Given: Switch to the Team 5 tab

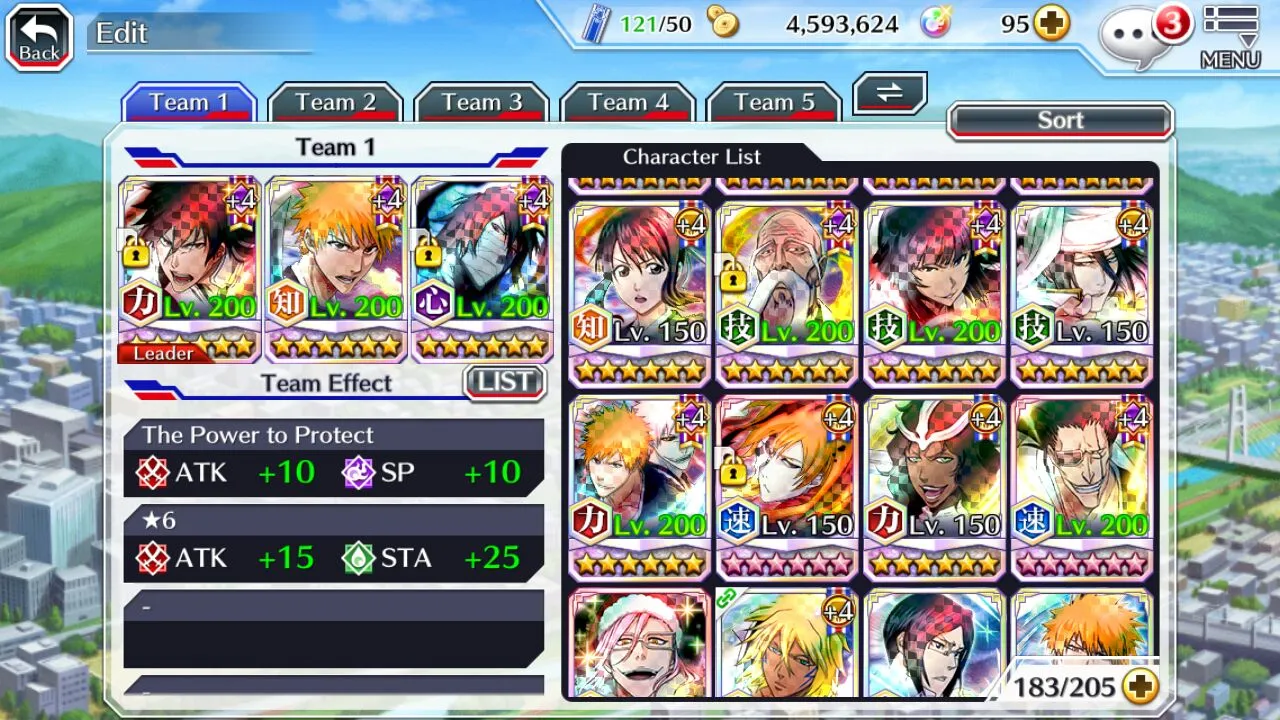Looking at the screenshot, I should coord(773,103).
